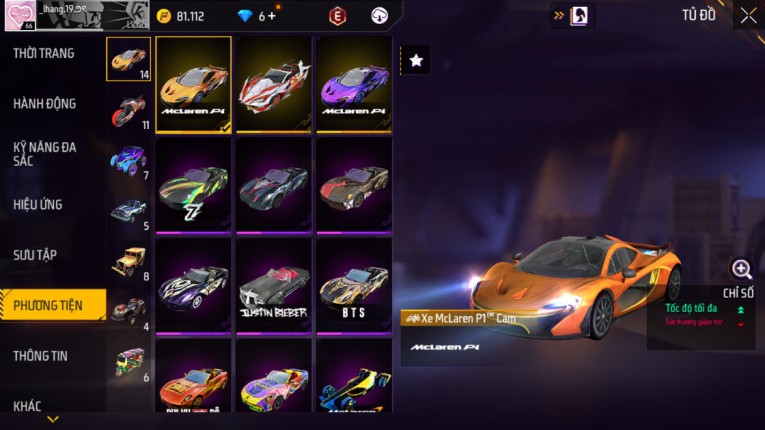Screen dimensions: 765x430
Task: Open the red E token icon
Action: [x=337, y=16]
